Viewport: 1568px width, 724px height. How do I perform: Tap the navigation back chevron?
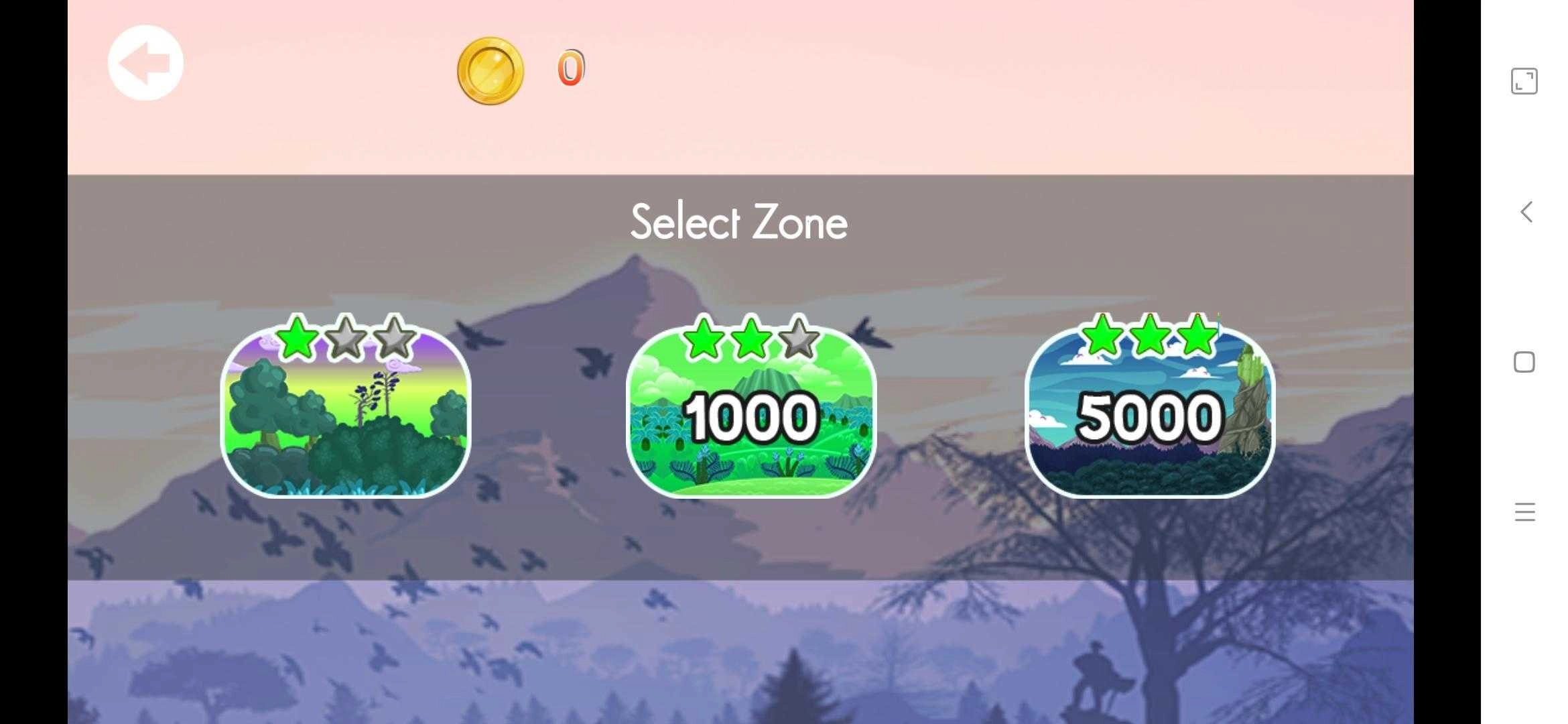tap(1526, 213)
